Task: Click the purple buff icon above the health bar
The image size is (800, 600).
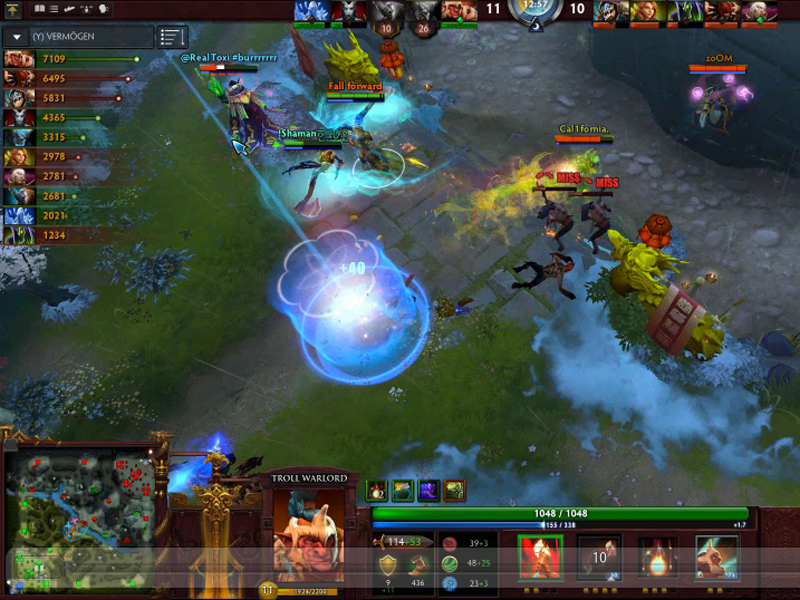Action: pyautogui.click(x=429, y=490)
